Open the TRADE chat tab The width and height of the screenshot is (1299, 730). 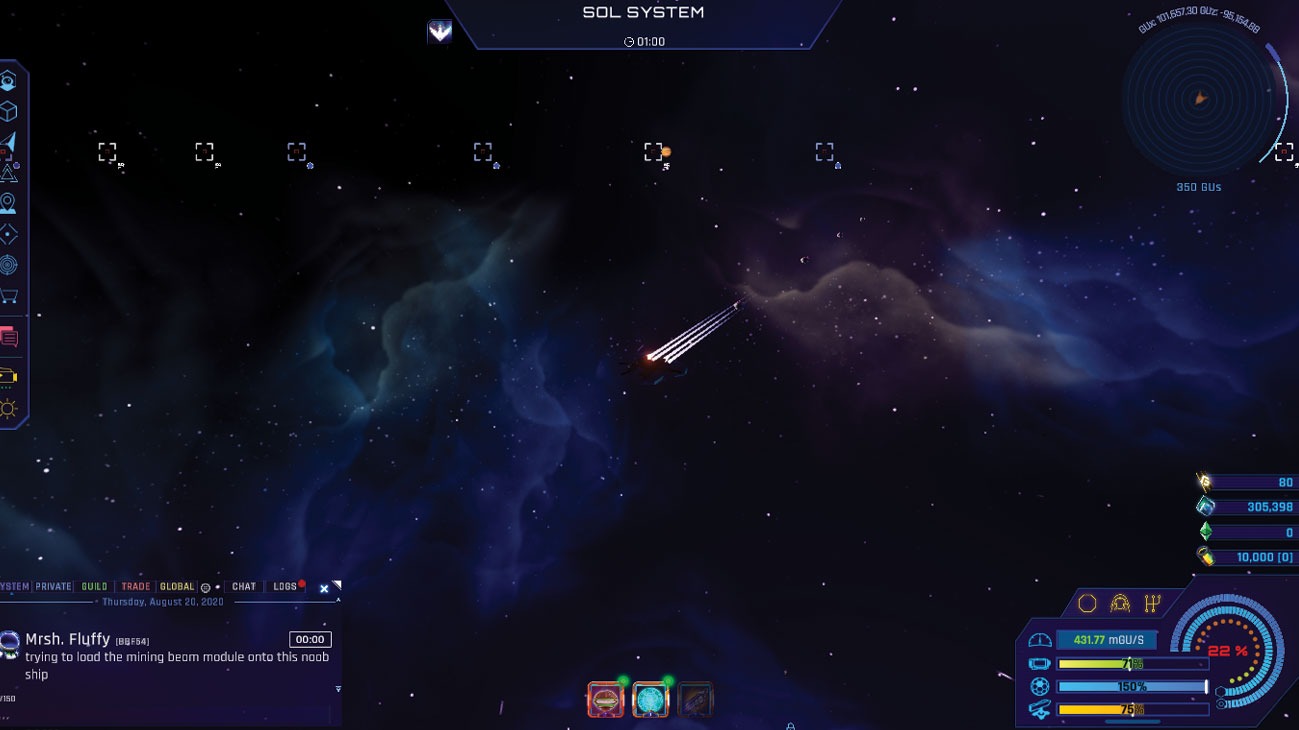(135, 586)
